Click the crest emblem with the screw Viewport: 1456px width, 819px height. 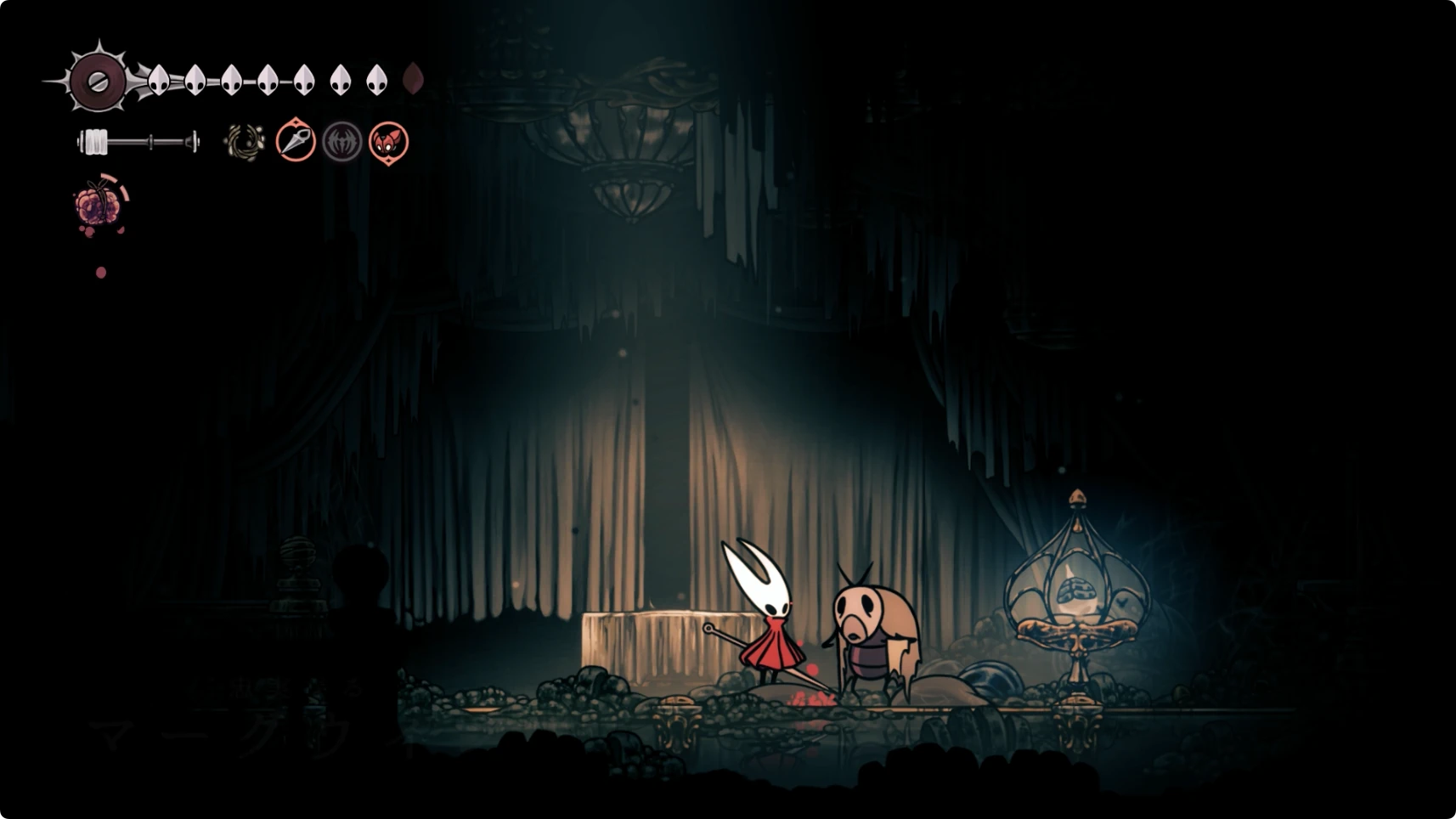coord(98,82)
